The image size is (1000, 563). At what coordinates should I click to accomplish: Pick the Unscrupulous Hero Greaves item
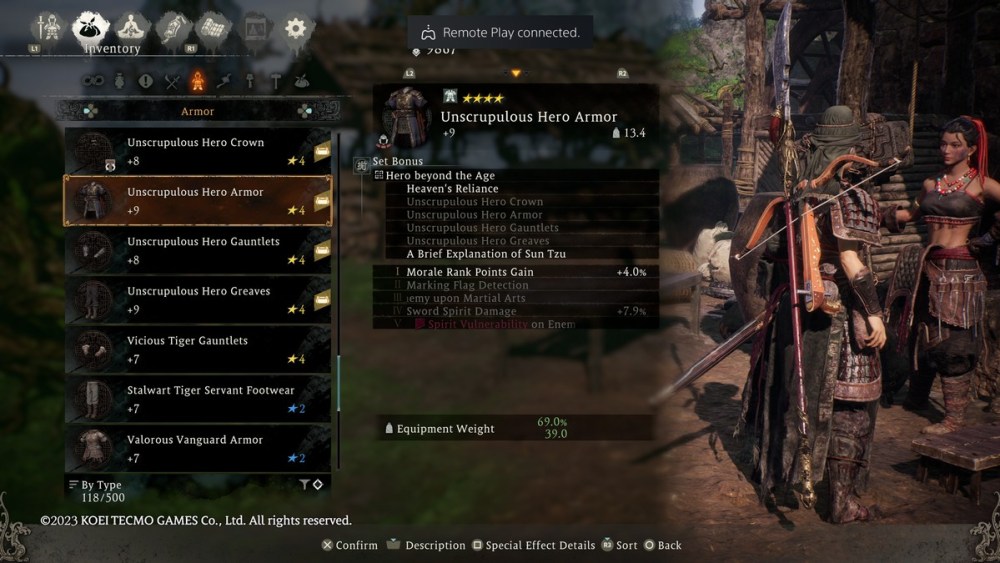(x=197, y=300)
